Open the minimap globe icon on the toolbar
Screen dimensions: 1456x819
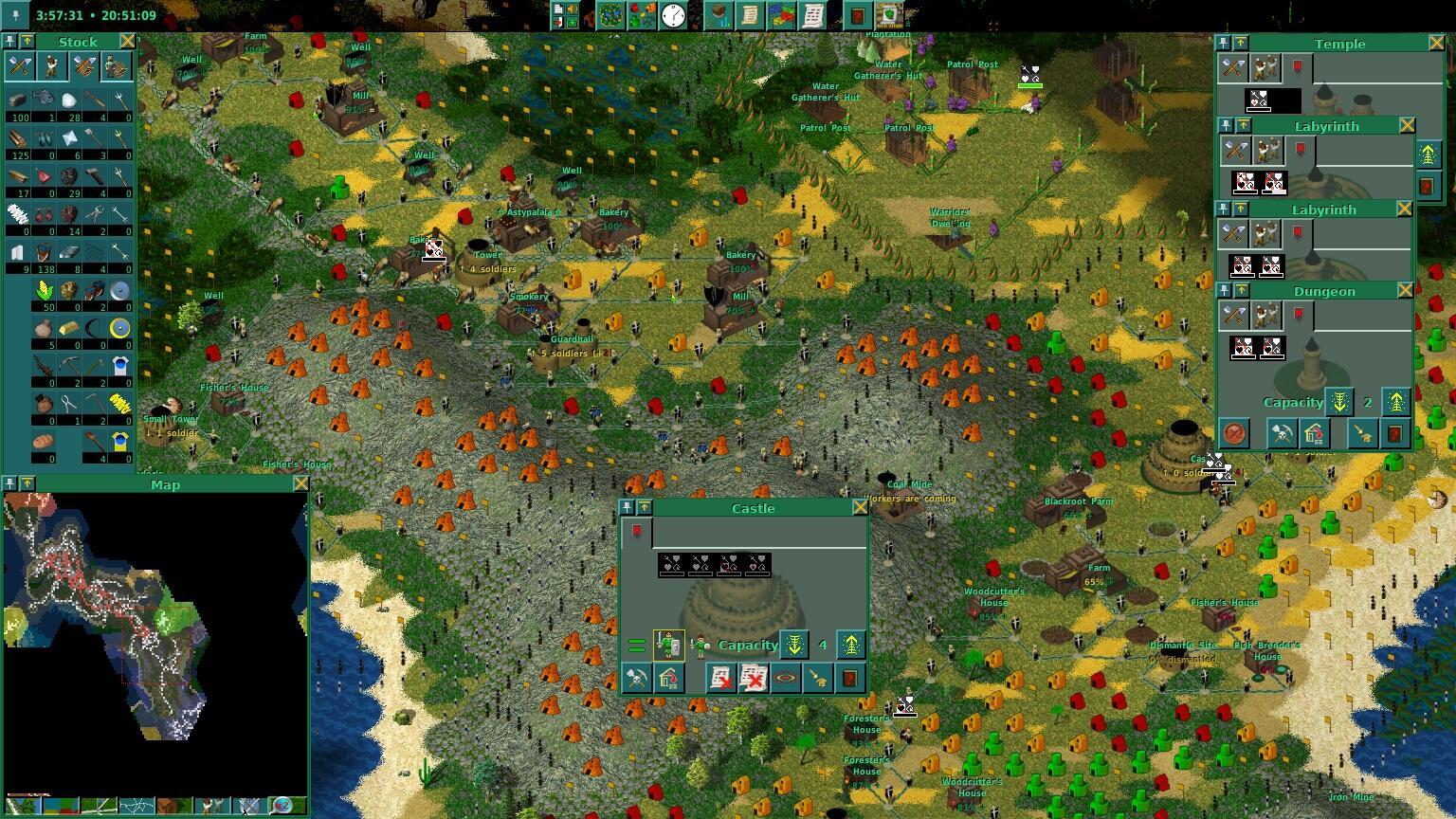611,15
